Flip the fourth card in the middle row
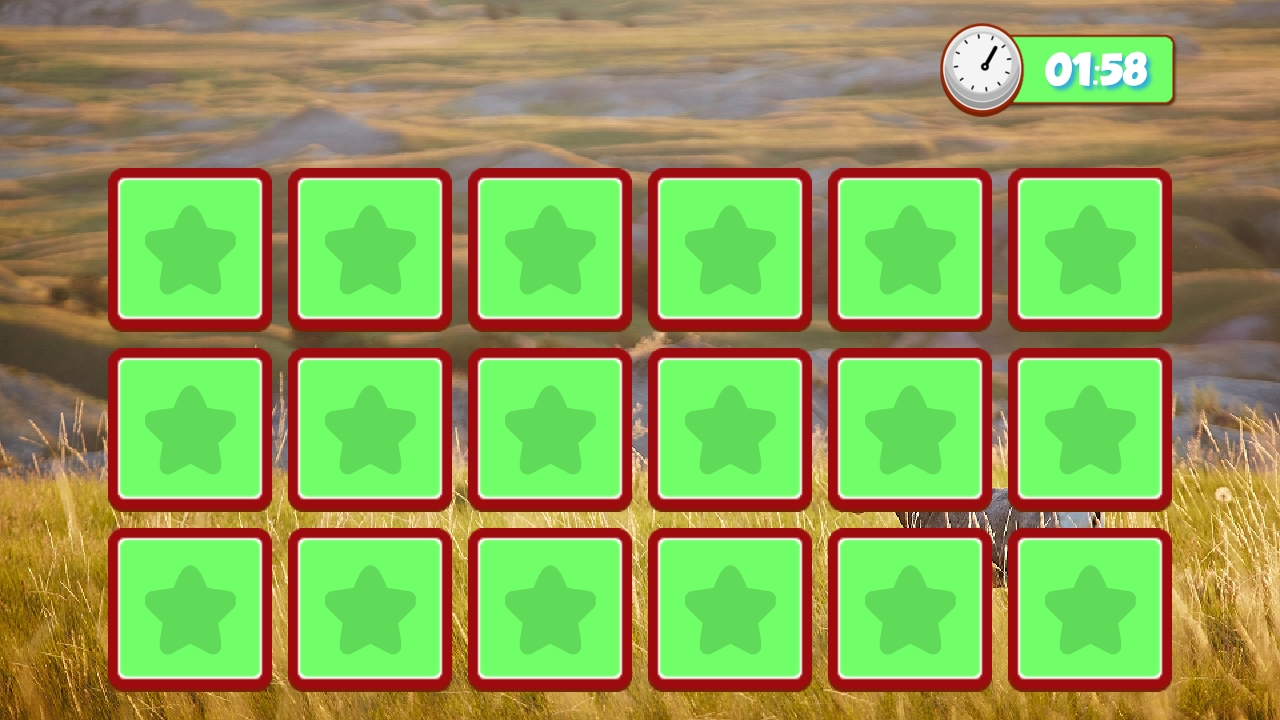Image resolution: width=1280 pixels, height=720 pixels. [729, 428]
